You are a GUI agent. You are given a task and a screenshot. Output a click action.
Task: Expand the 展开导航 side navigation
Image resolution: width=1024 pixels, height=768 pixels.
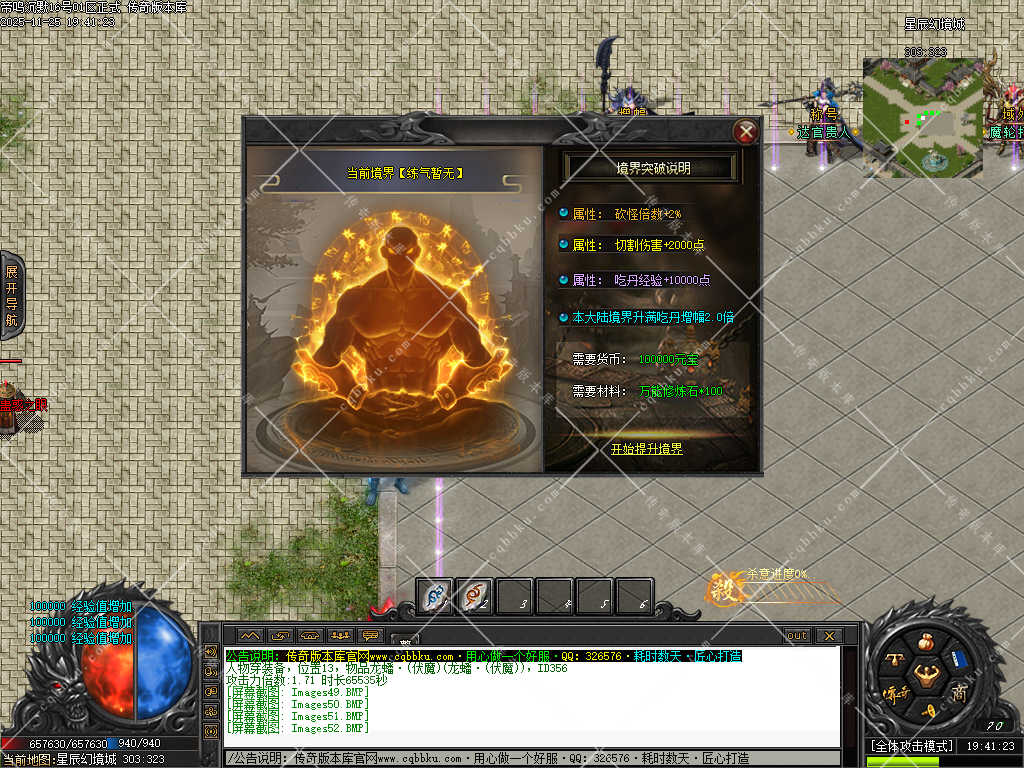tap(11, 295)
